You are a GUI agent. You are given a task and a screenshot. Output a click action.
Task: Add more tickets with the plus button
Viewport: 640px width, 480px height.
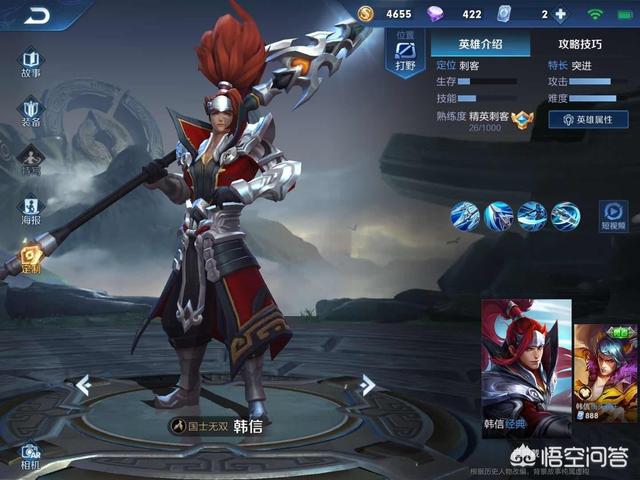click(560, 15)
